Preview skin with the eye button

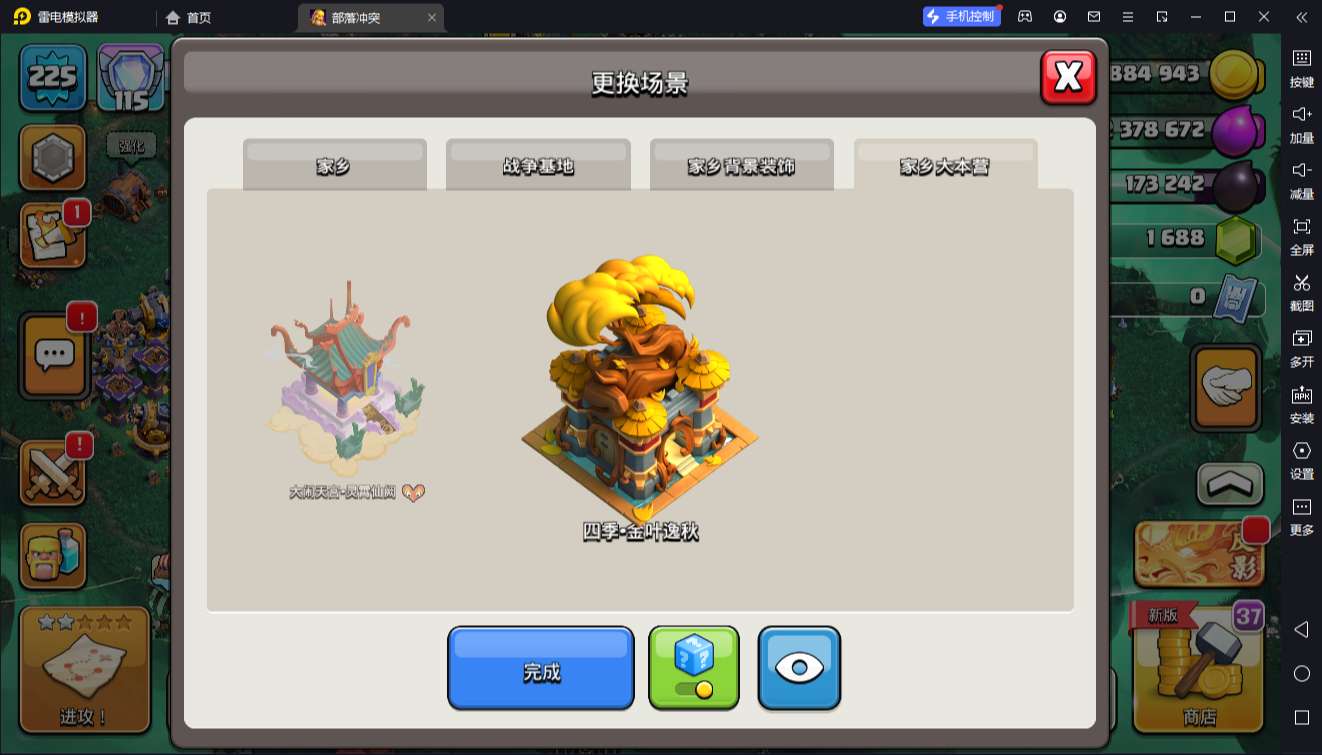click(x=799, y=668)
